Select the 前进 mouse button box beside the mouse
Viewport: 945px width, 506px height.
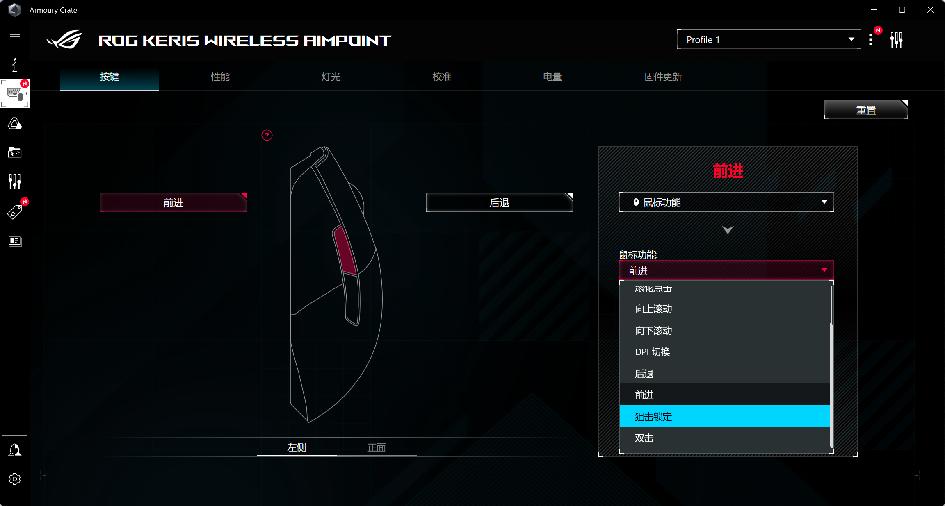coord(173,202)
